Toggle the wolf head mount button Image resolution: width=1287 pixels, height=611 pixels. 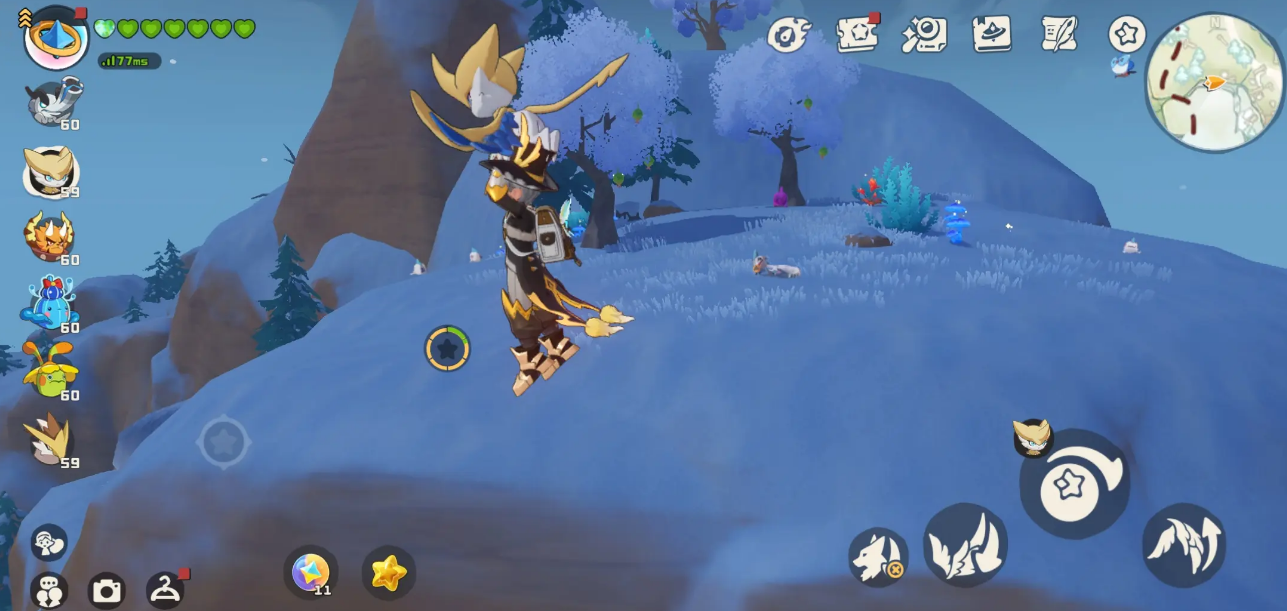(x=878, y=556)
